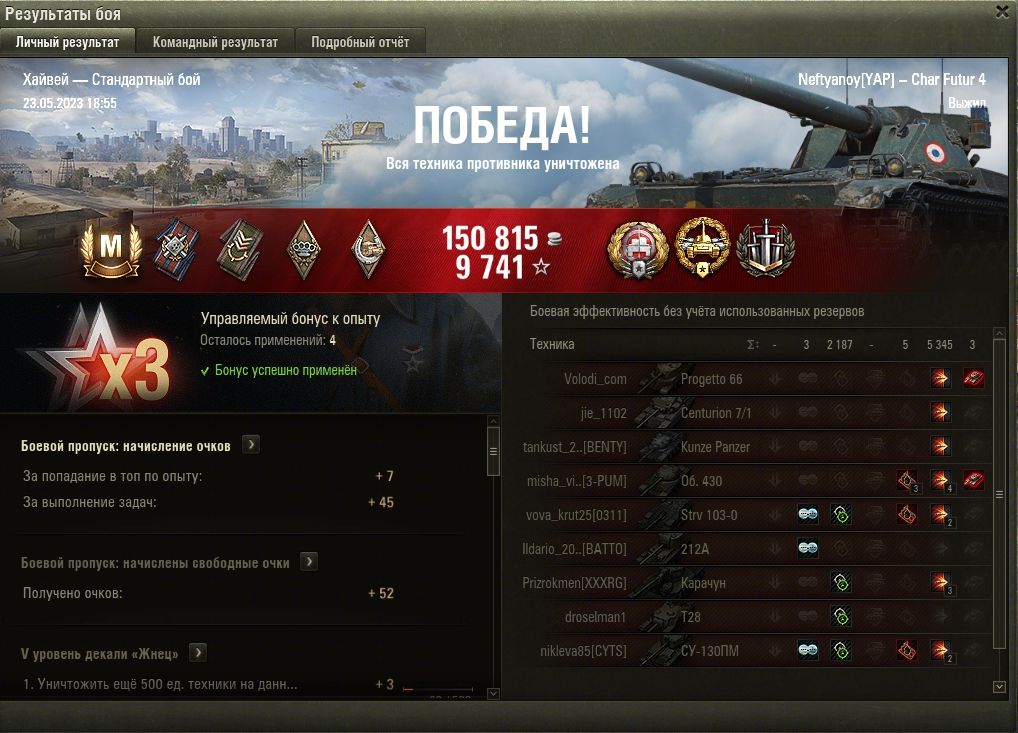This screenshot has width=1018, height=733.
Task: Close the battle results window
Action: pyautogui.click(x=1002, y=12)
